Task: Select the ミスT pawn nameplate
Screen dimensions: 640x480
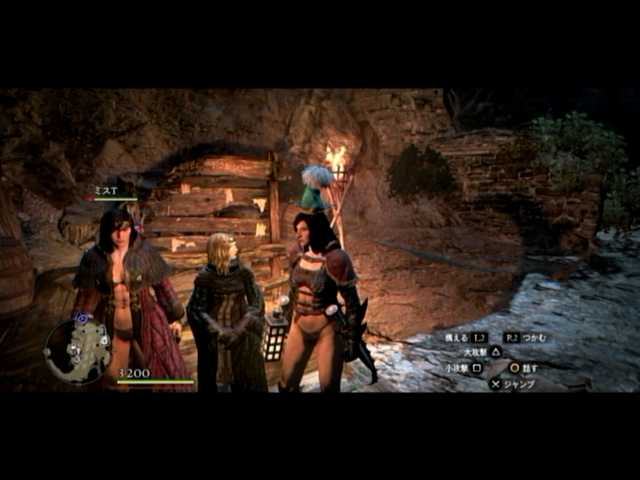Action: (108, 190)
